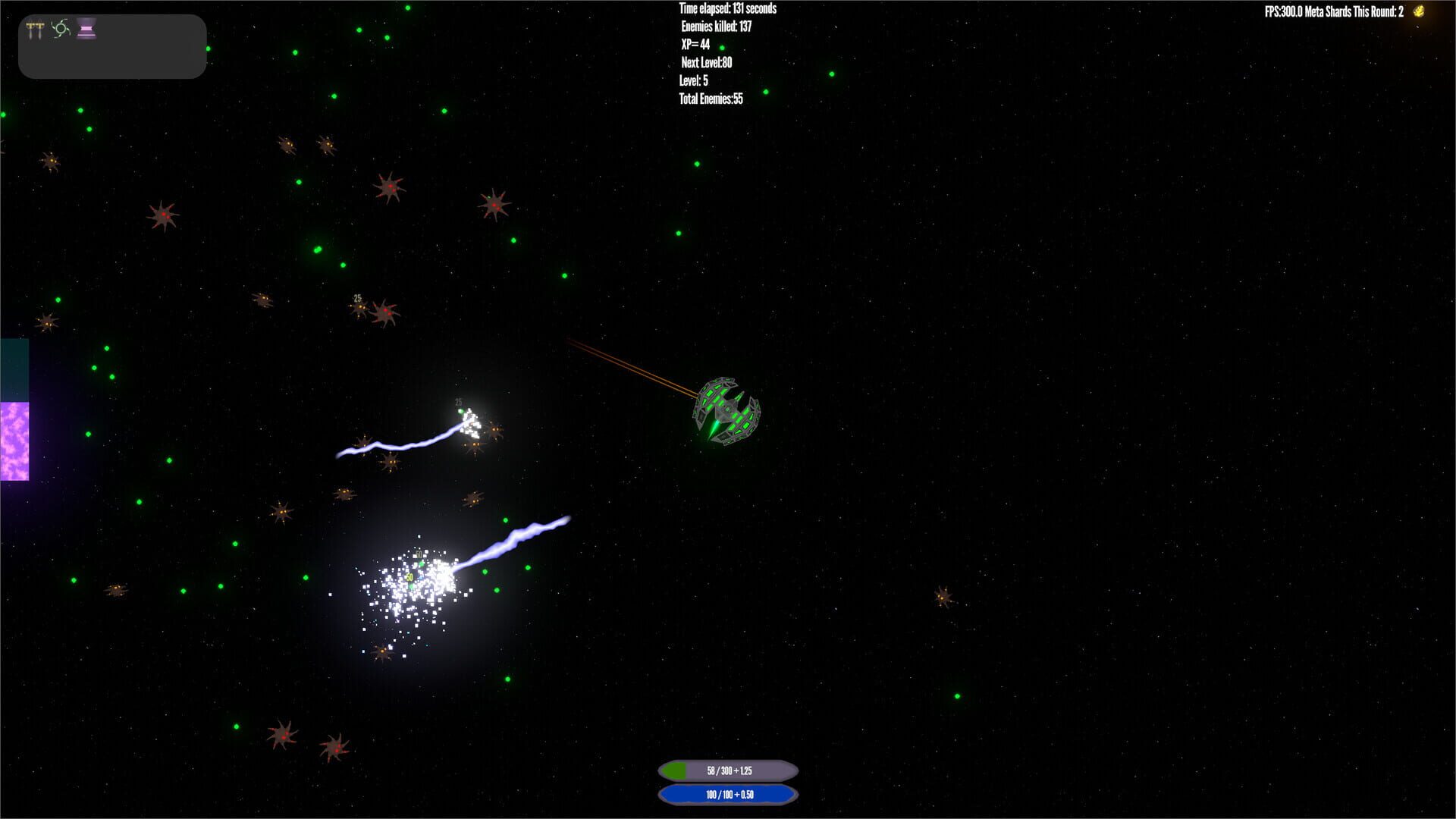Screen dimensions: 1456x819
Task: Select the green spinning blades power-up icon
Action: tap(61, 29)
